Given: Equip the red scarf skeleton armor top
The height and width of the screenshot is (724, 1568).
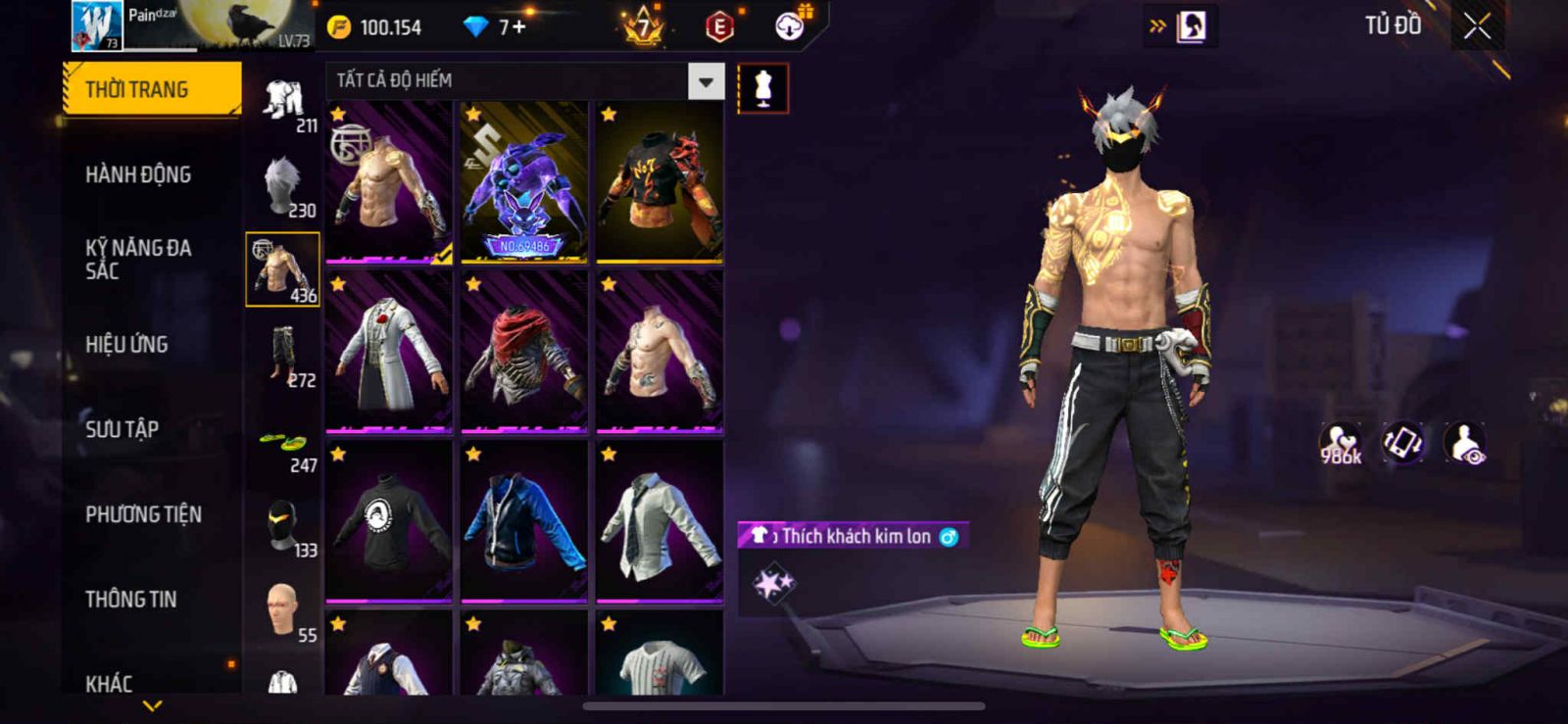Looking at the screenshot, I should (x=524, y=351).
